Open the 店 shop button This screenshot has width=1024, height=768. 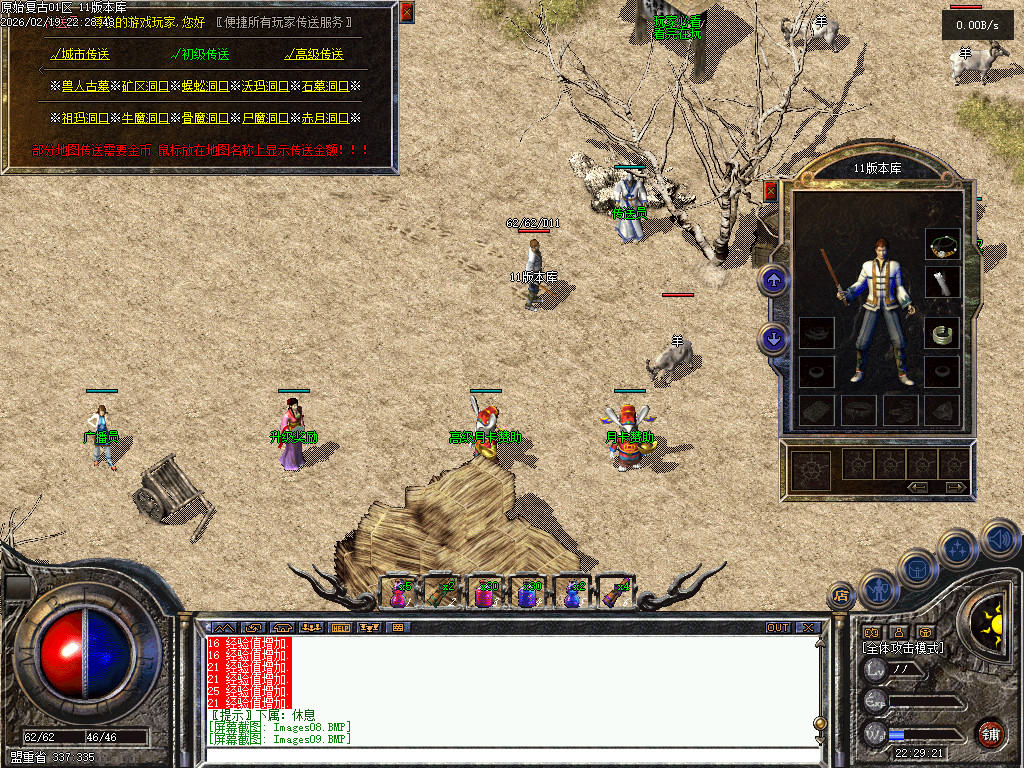[842, 597]
